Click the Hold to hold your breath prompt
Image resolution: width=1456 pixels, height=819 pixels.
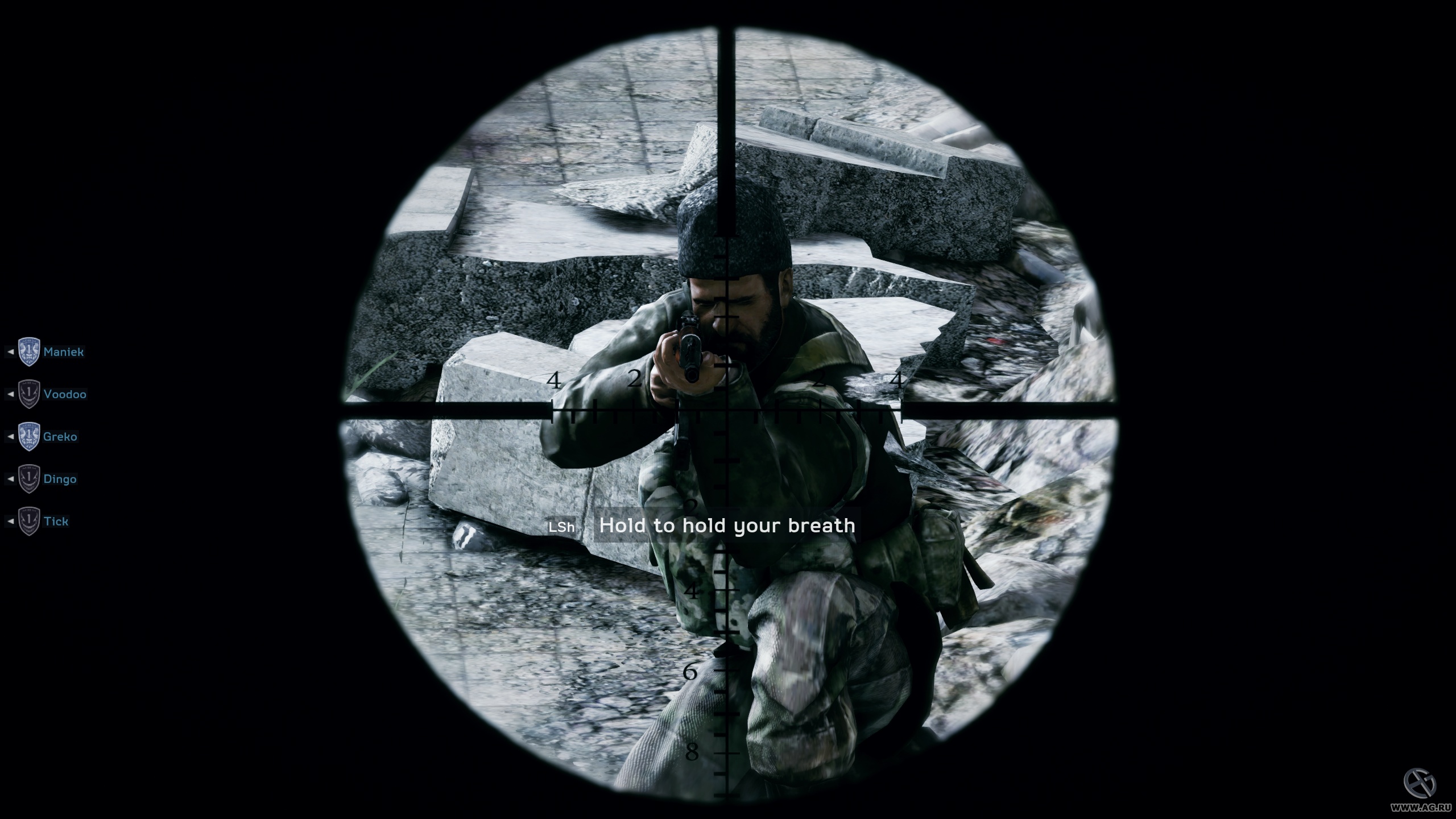tap(726, 526)
